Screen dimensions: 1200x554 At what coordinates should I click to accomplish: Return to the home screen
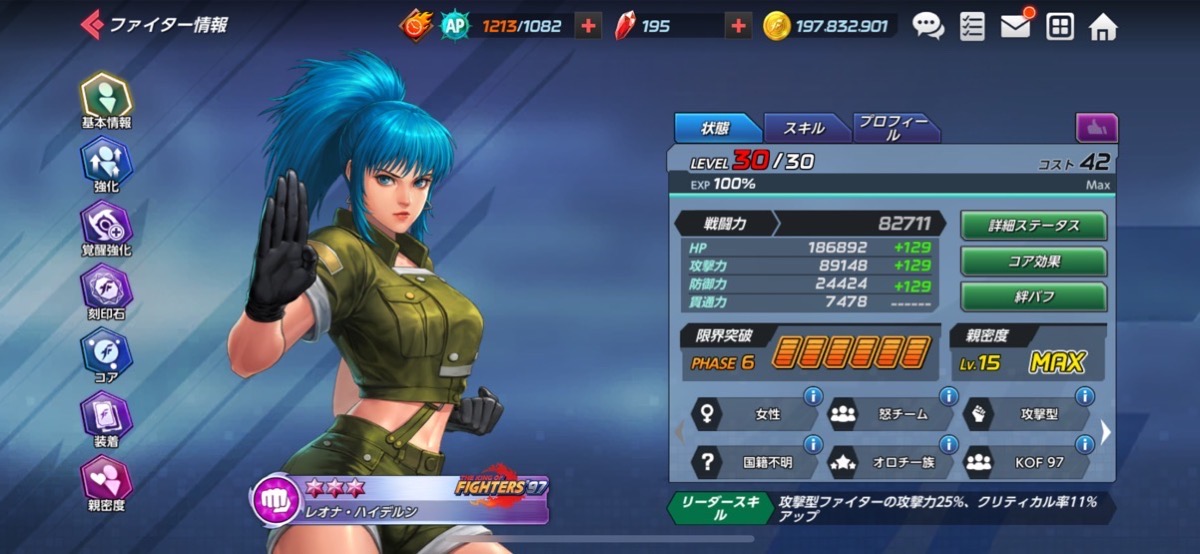(x=1102, y=27)
